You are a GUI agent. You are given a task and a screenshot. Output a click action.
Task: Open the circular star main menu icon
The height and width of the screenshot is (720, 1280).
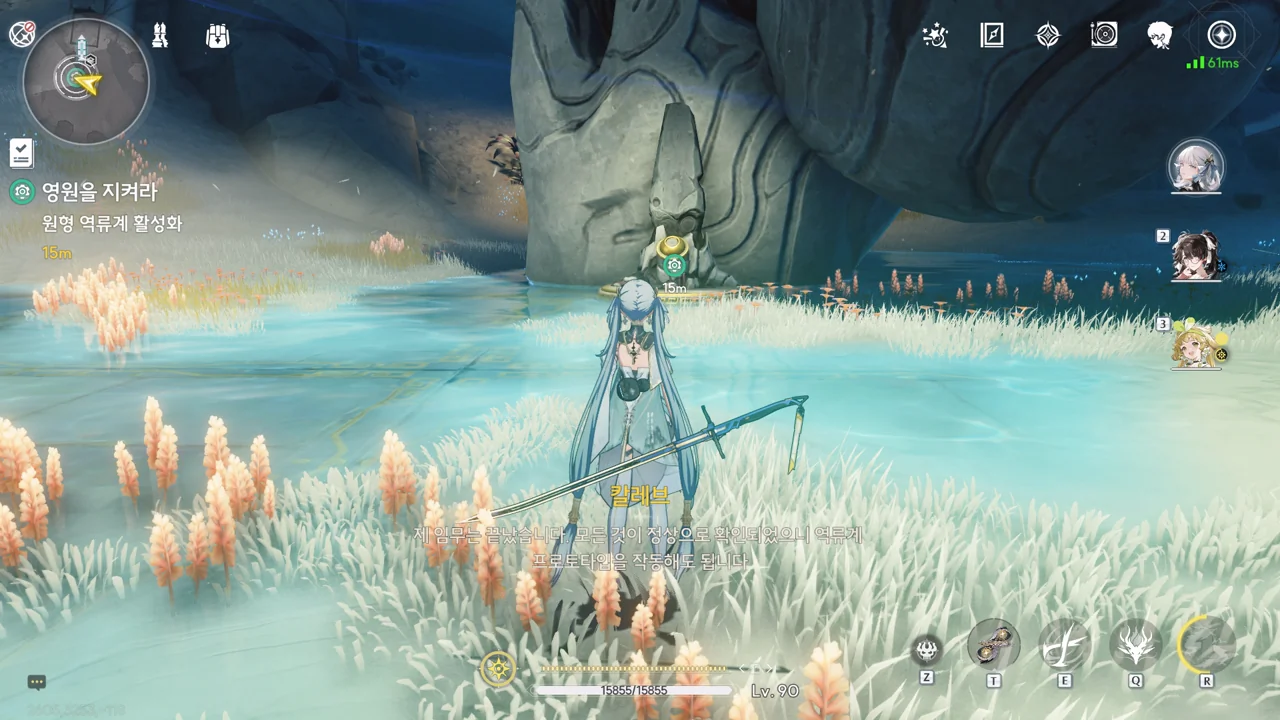[x=1220, y=35]
